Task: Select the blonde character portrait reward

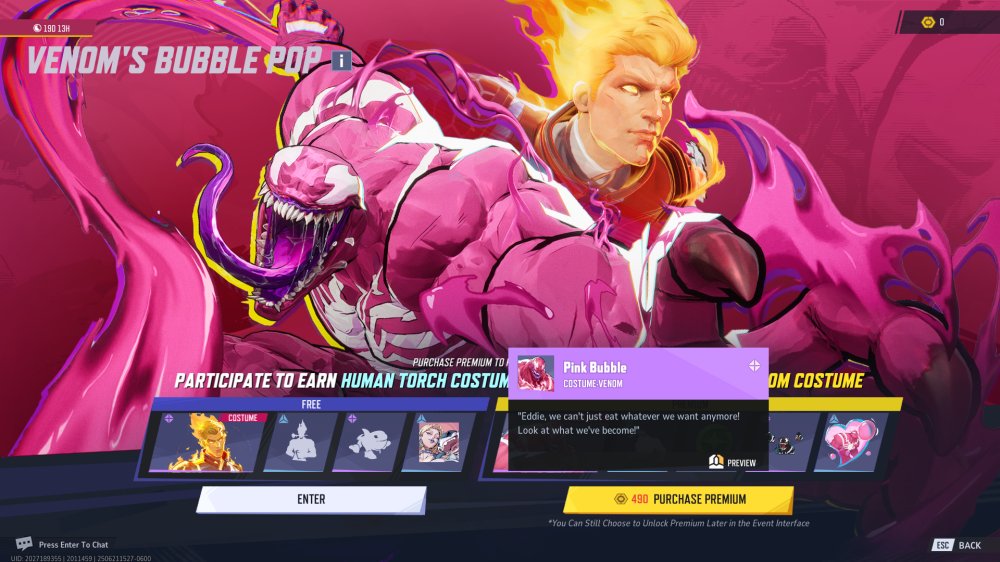Action: point(435,442)
